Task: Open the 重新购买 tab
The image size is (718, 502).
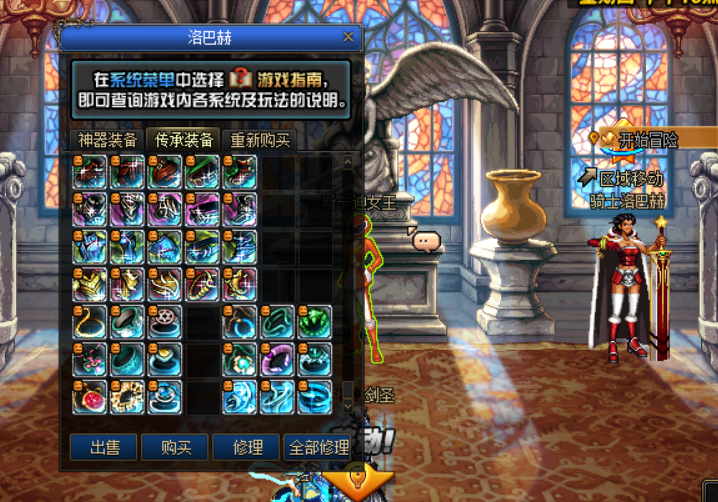Action: tap(261, 140)
